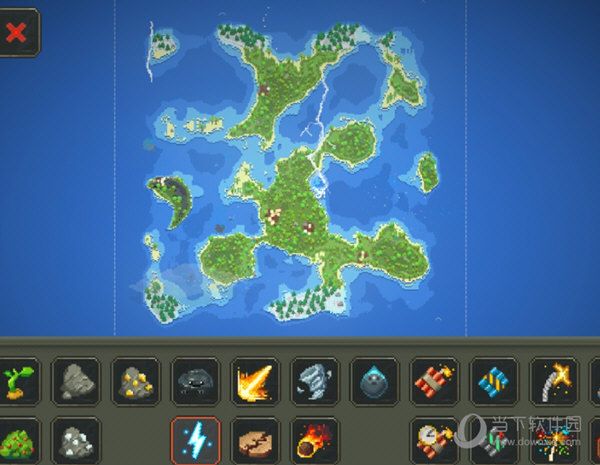This screenshot has height=465, width=600.
Task: Select the dark water drop power
Action: tap(375, 381)
